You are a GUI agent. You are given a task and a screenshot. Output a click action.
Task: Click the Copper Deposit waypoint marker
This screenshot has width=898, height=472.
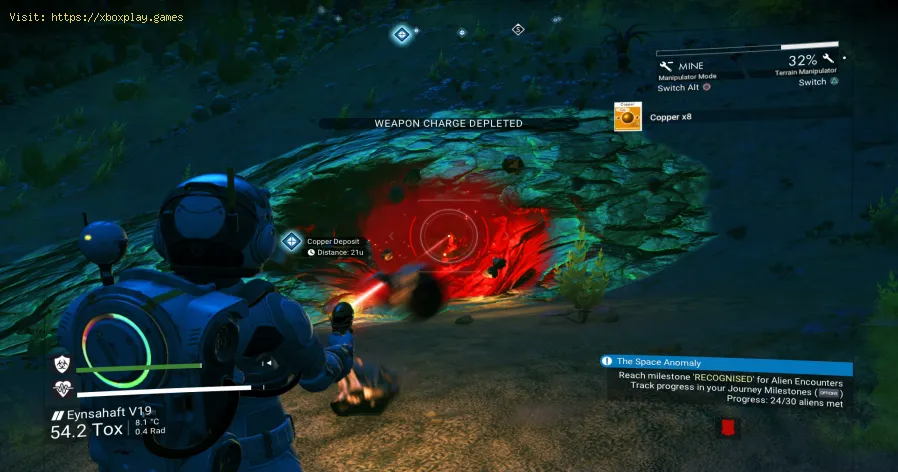(291, 241)
